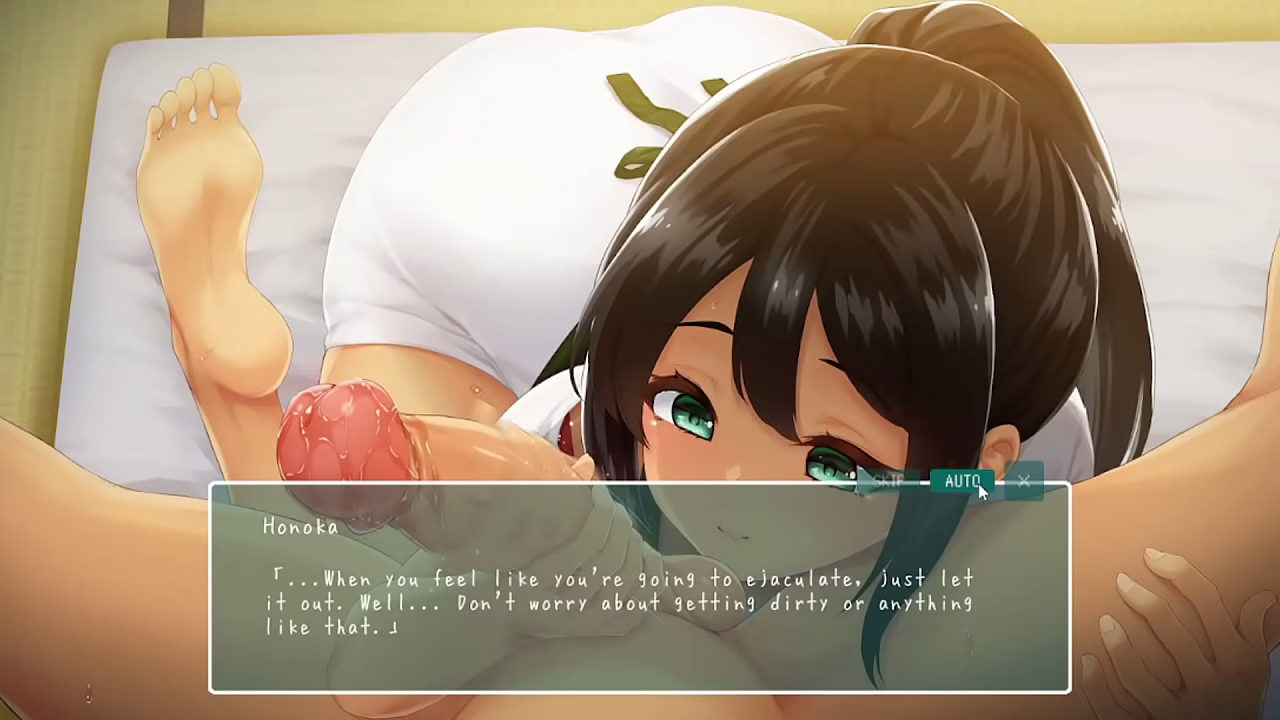Click the SKIP button
The width and height of the screenshot is (1280, 720).
tap(888, 481)
